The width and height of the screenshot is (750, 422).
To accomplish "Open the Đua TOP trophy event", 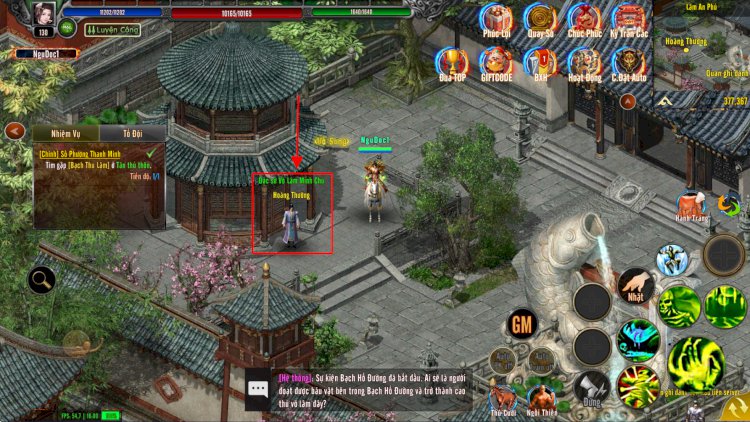I will click(x=453, y=62).
